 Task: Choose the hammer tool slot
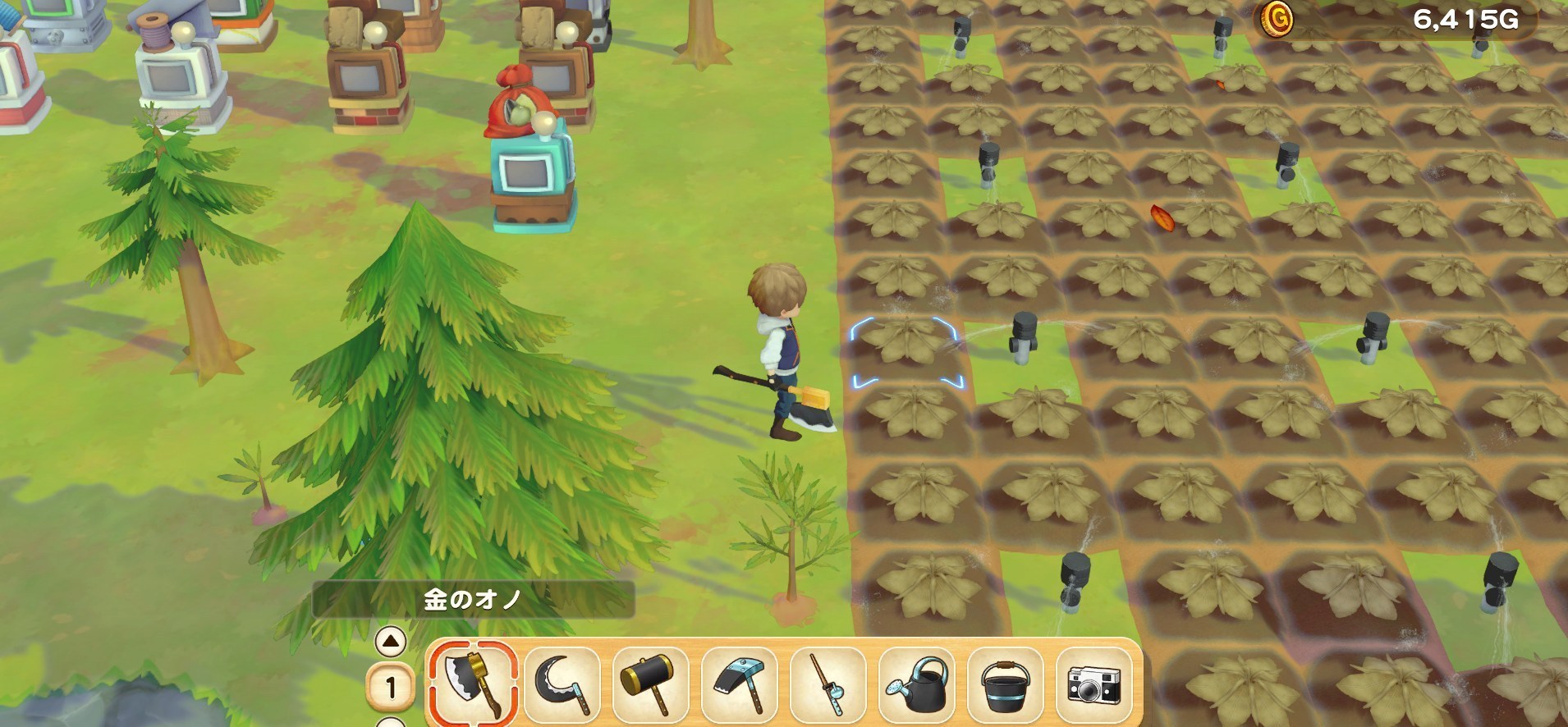(651, 684)
